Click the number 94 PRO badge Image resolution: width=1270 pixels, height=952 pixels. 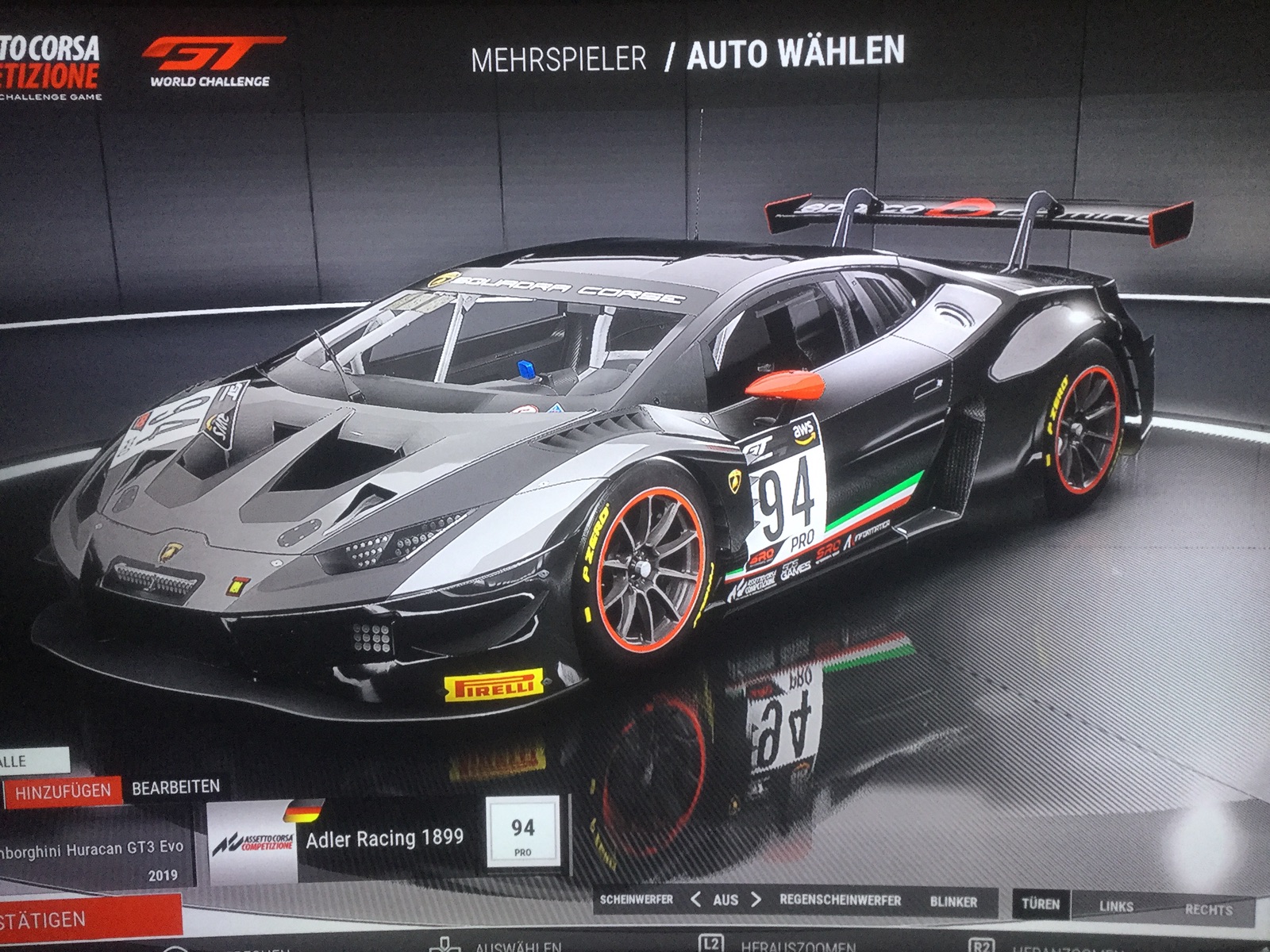point(522,835)
